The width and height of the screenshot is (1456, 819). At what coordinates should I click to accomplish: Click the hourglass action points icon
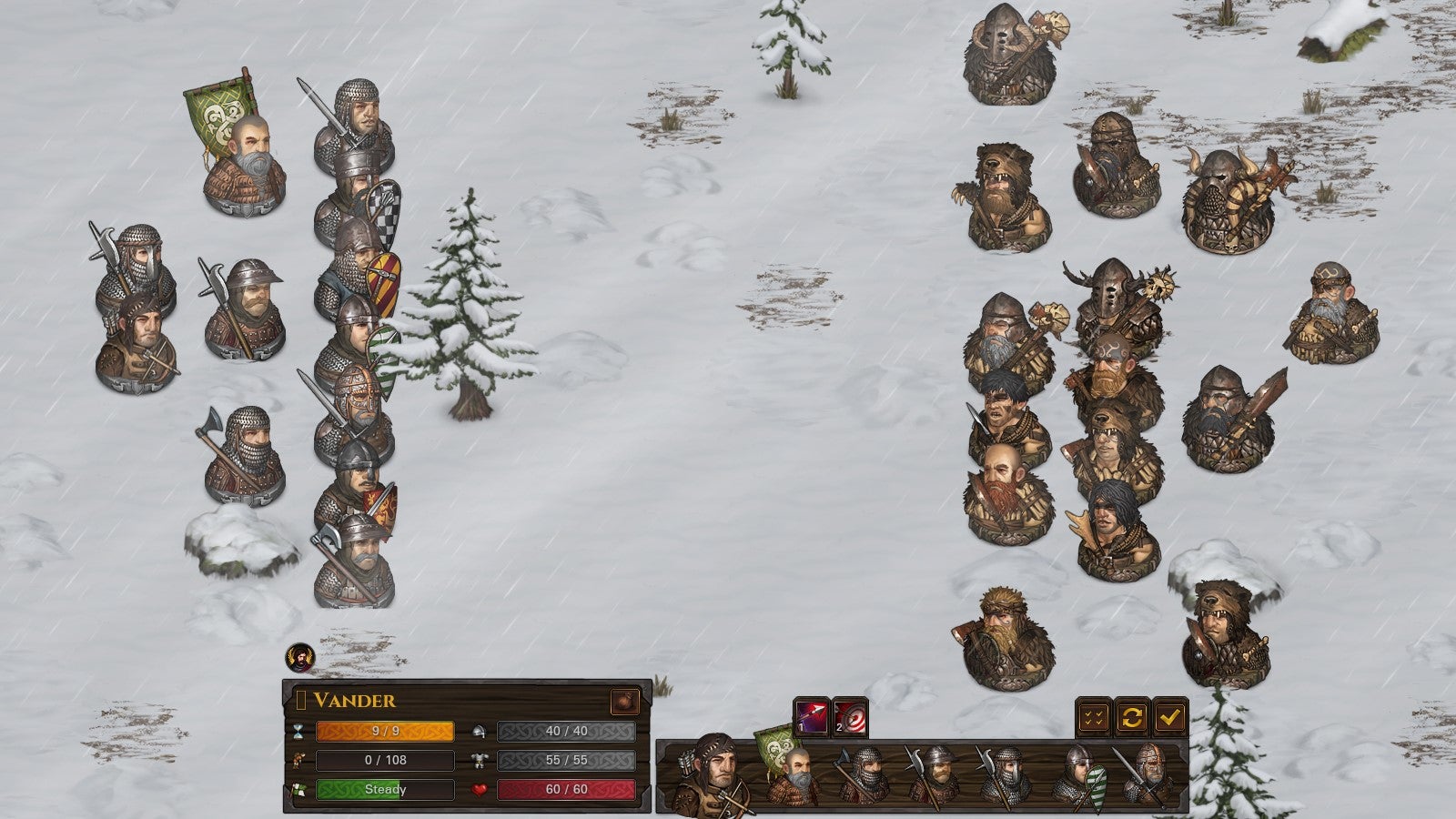pos(298,732)
